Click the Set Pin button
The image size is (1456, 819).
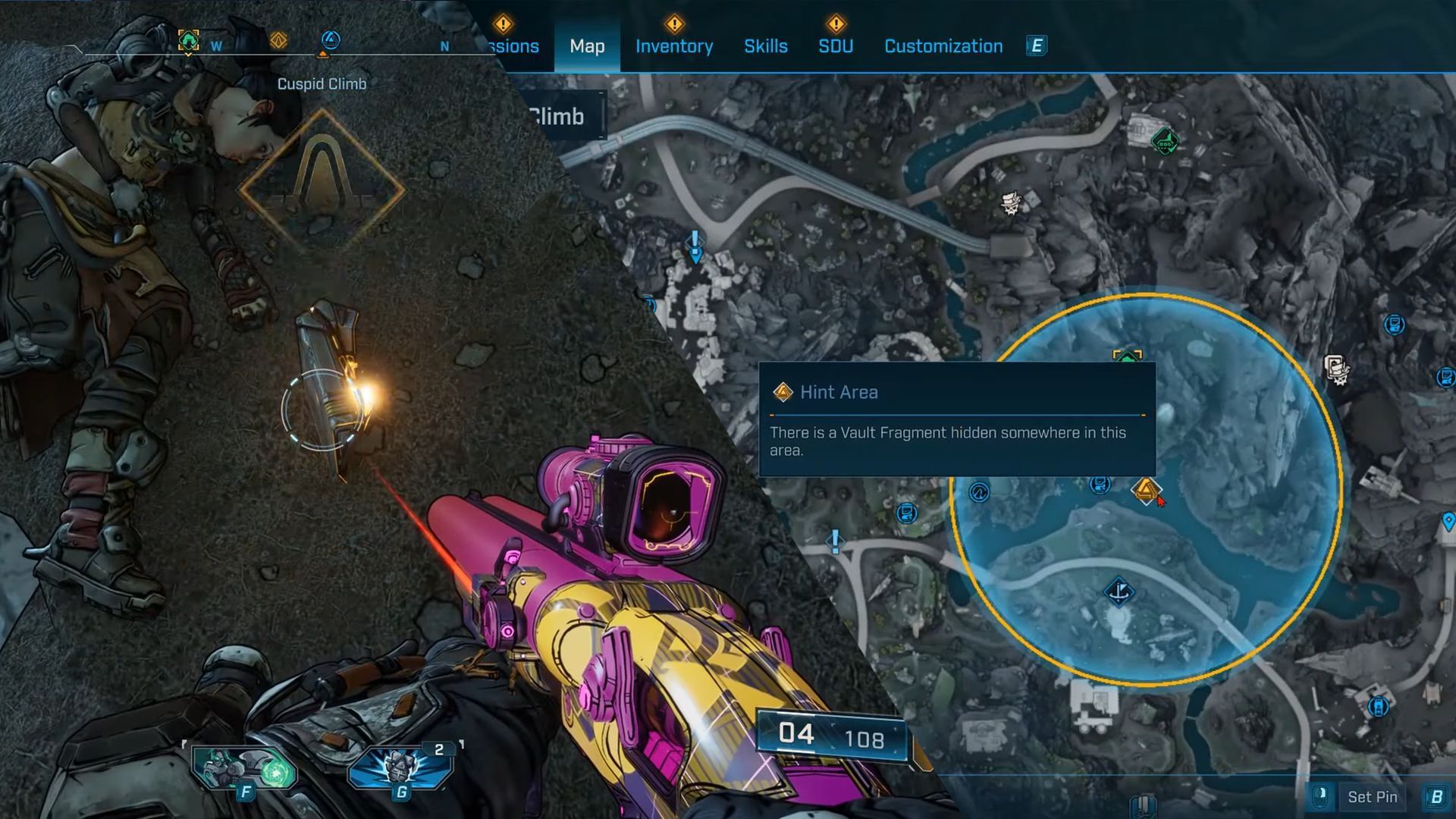(x=1372, y=797)
